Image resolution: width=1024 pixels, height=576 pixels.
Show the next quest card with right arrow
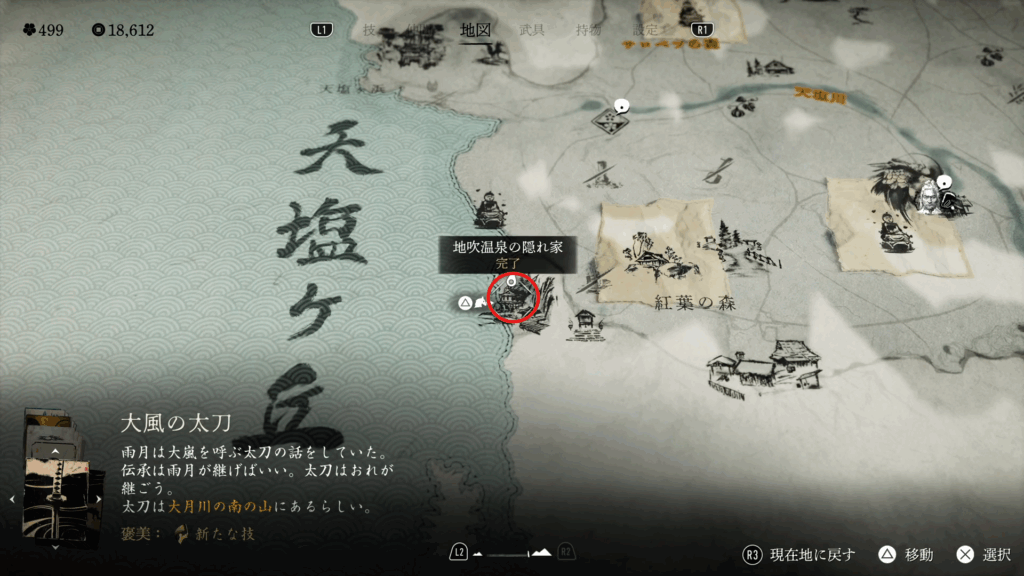98,497
